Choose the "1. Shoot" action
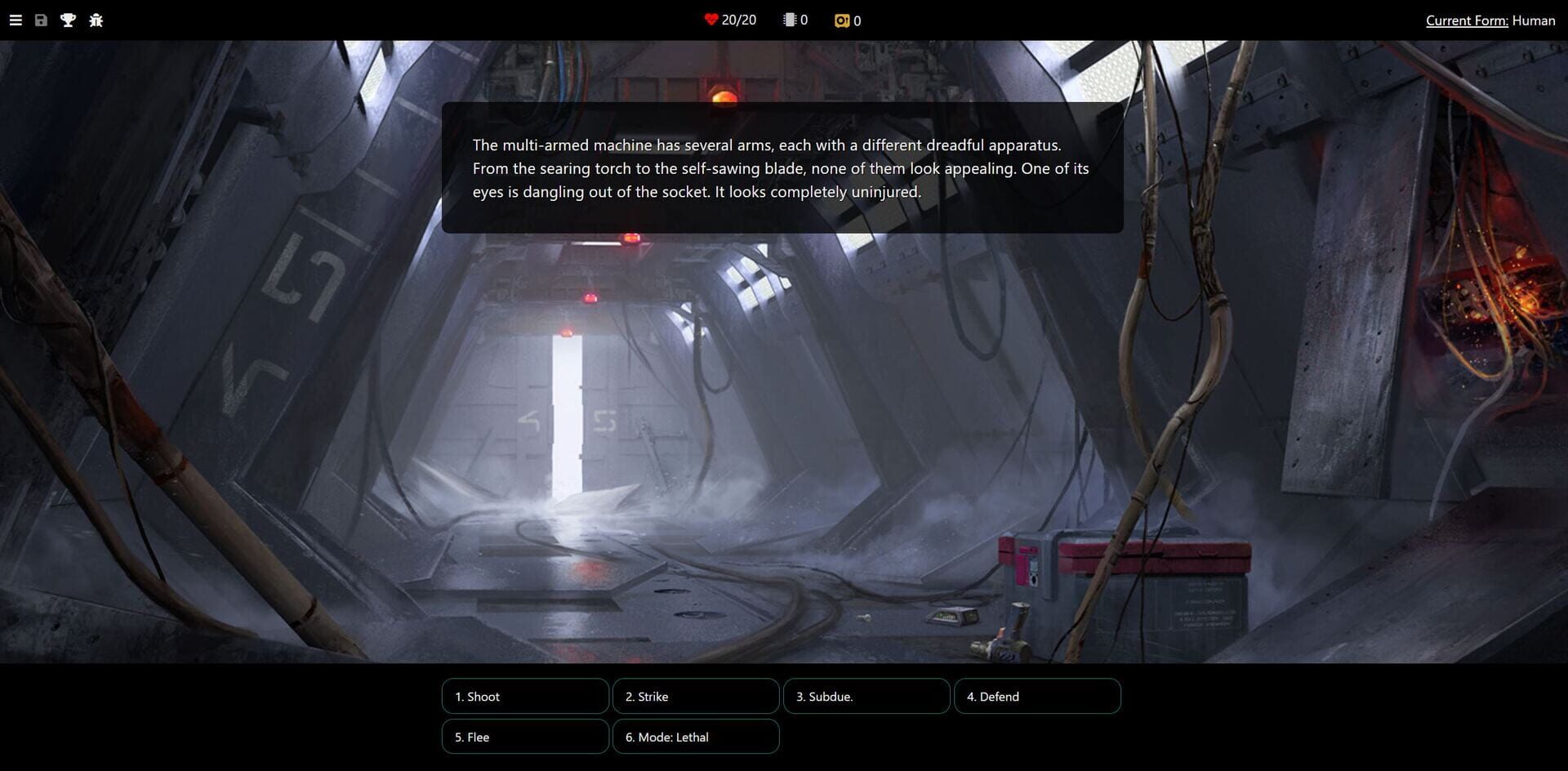The height and width of the screenshot is (771, 1568). (525, 696)
